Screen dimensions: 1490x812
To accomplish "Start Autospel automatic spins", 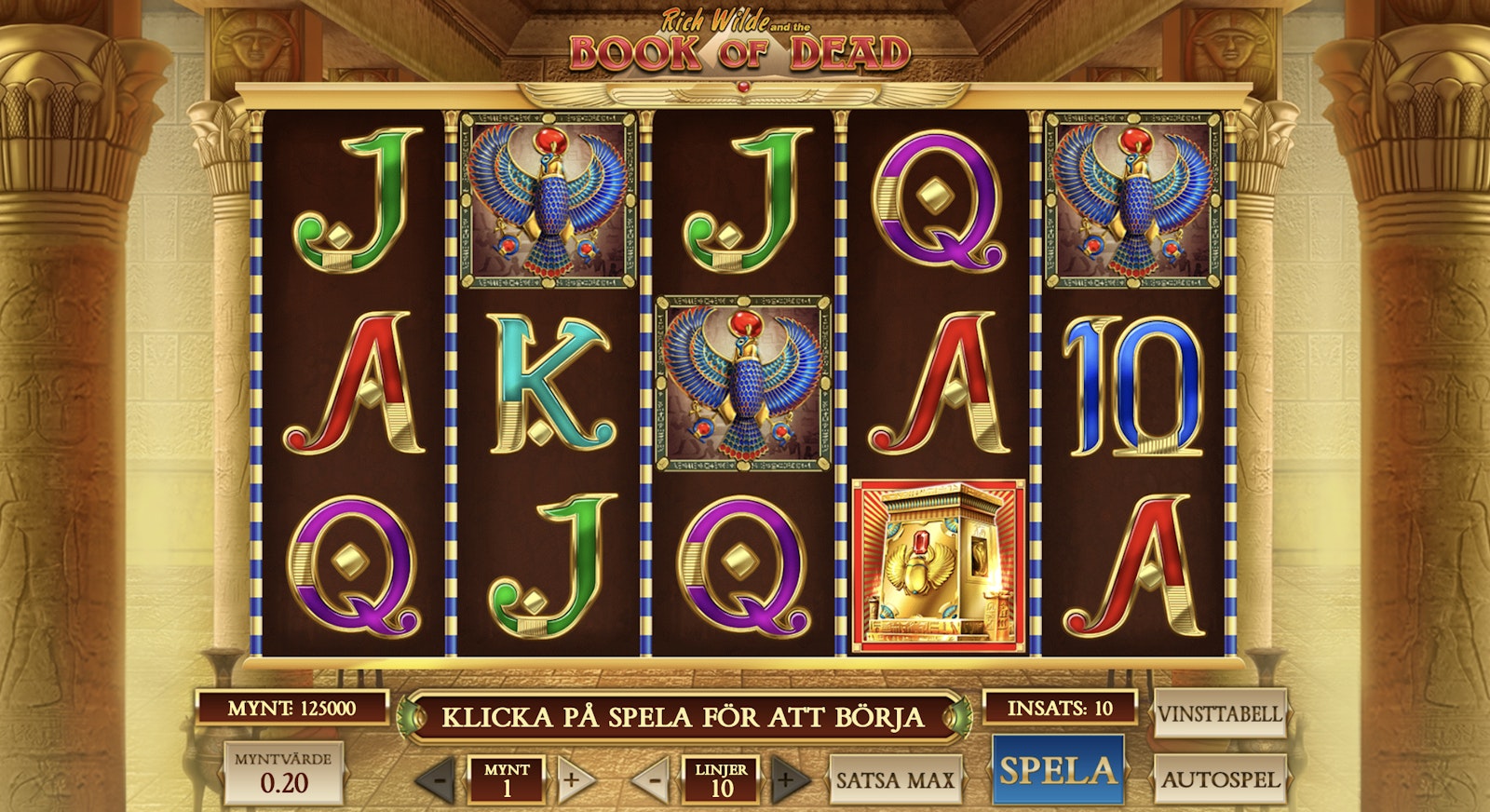I will click(1219, 778).
